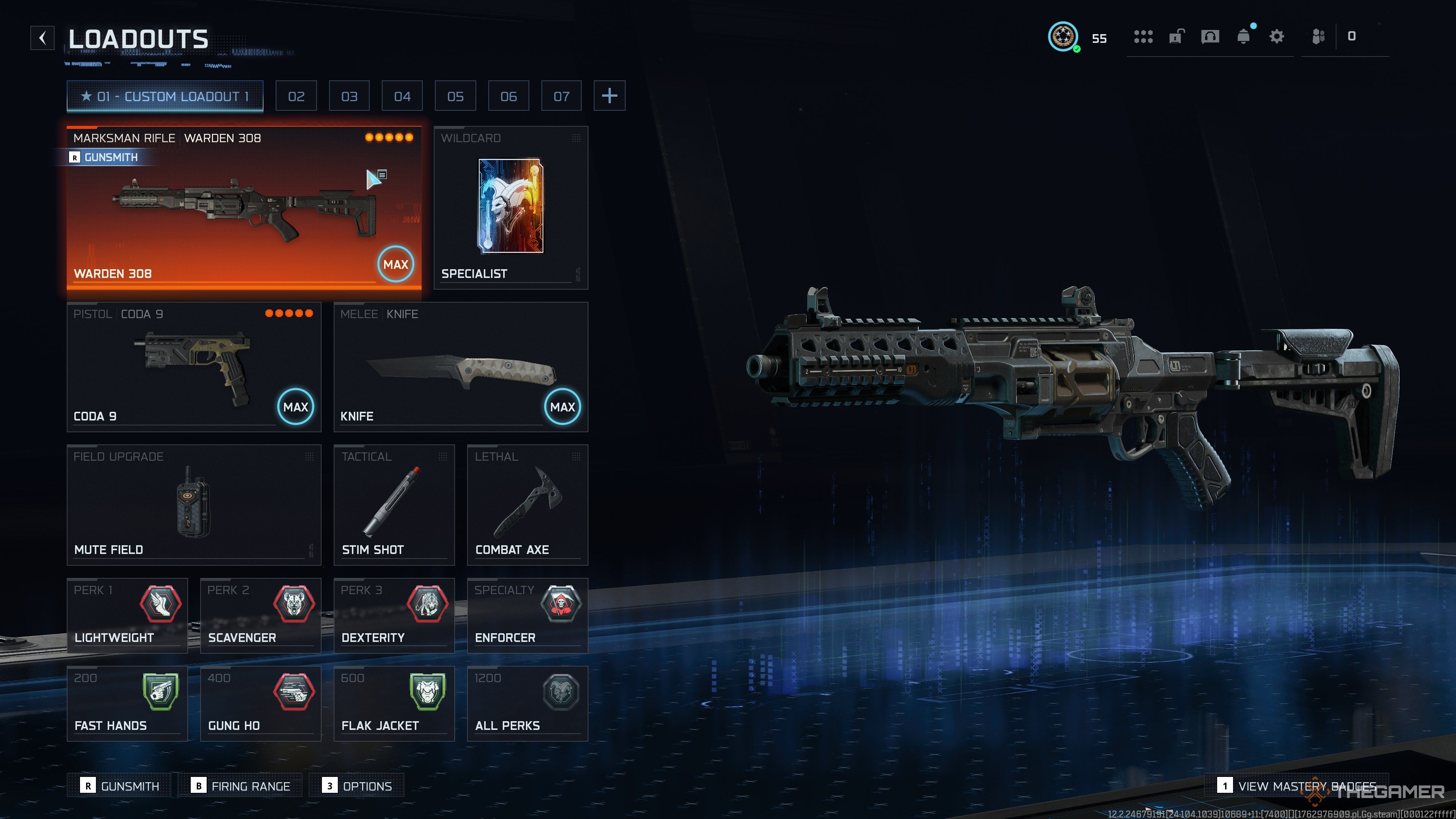
Task: Check notifications with the bell icon
Action: [1244, 37]
